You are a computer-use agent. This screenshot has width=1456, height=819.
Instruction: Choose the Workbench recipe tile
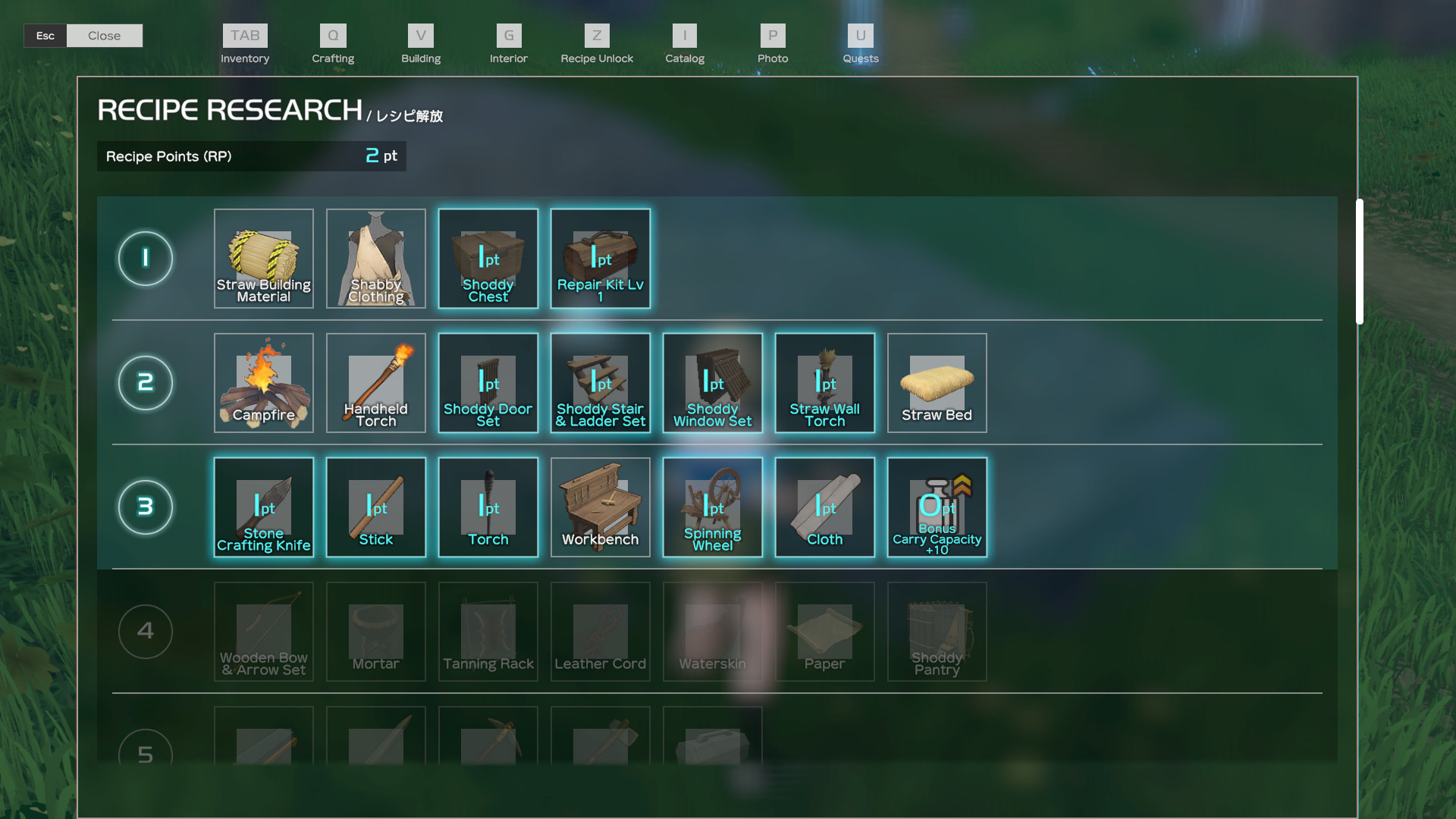click(601, 507)
